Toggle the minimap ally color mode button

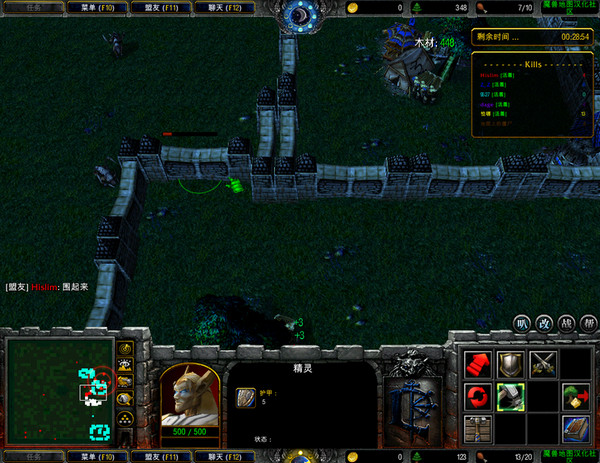click(125, 381)
